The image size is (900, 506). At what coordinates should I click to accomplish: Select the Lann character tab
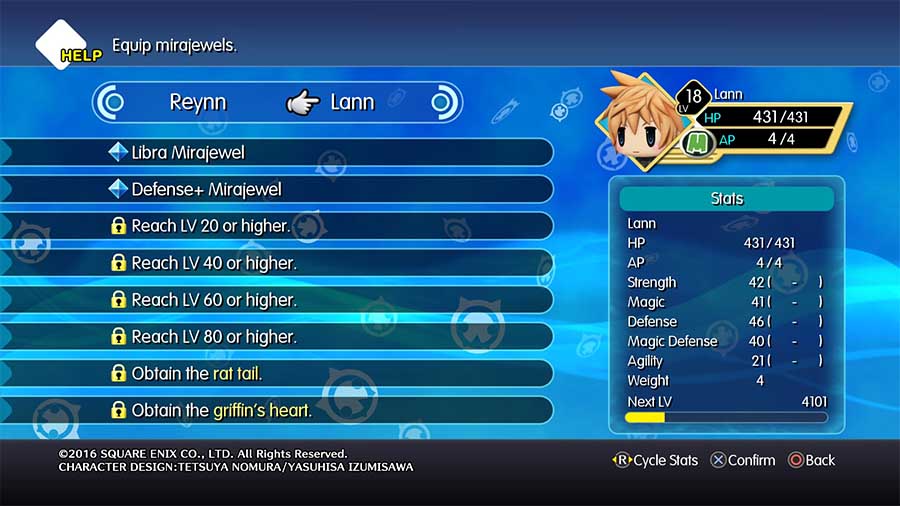pyautogui.click(x=351, y=102)
